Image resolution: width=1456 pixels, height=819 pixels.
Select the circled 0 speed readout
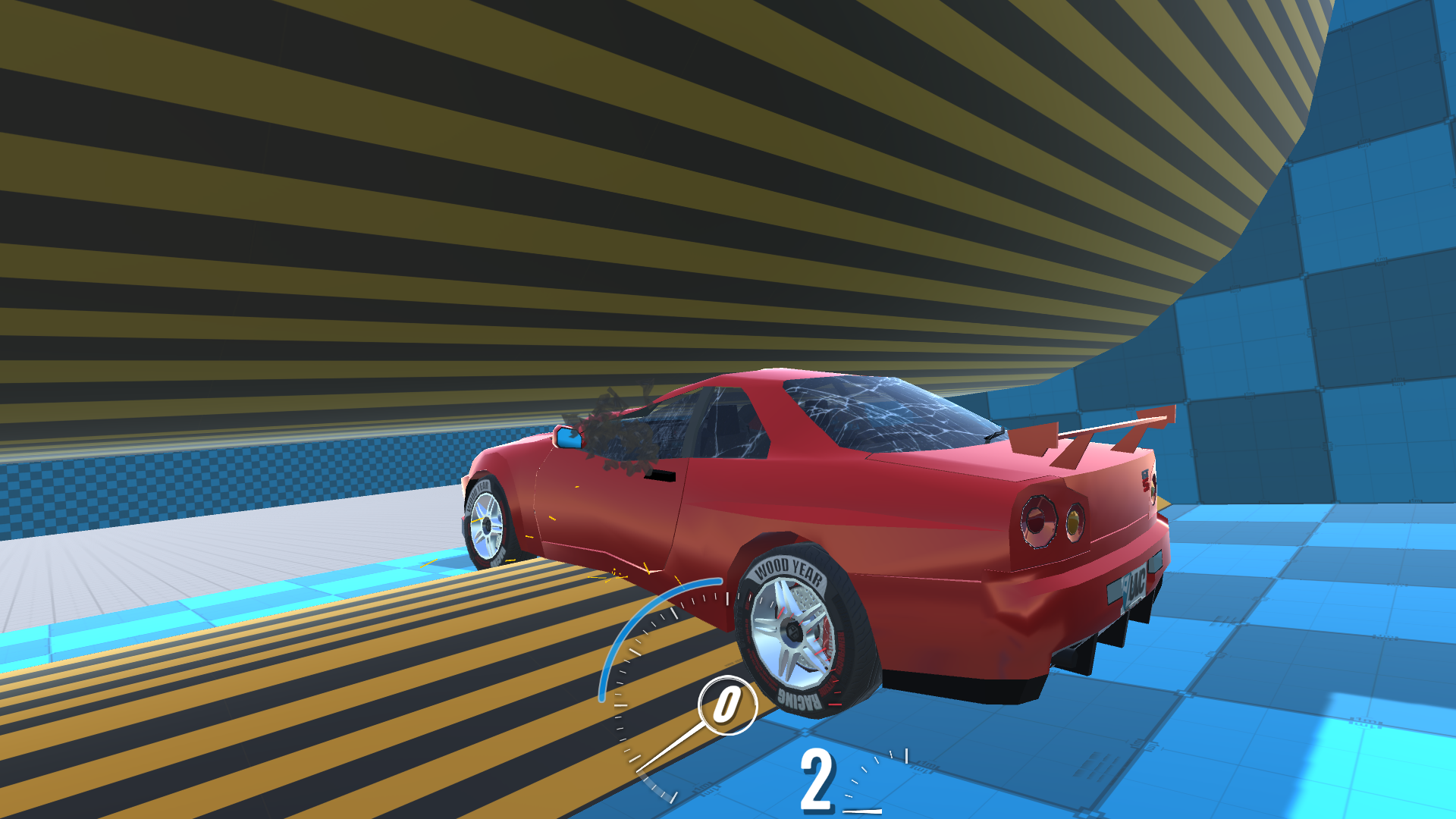(x=728, y=705)
